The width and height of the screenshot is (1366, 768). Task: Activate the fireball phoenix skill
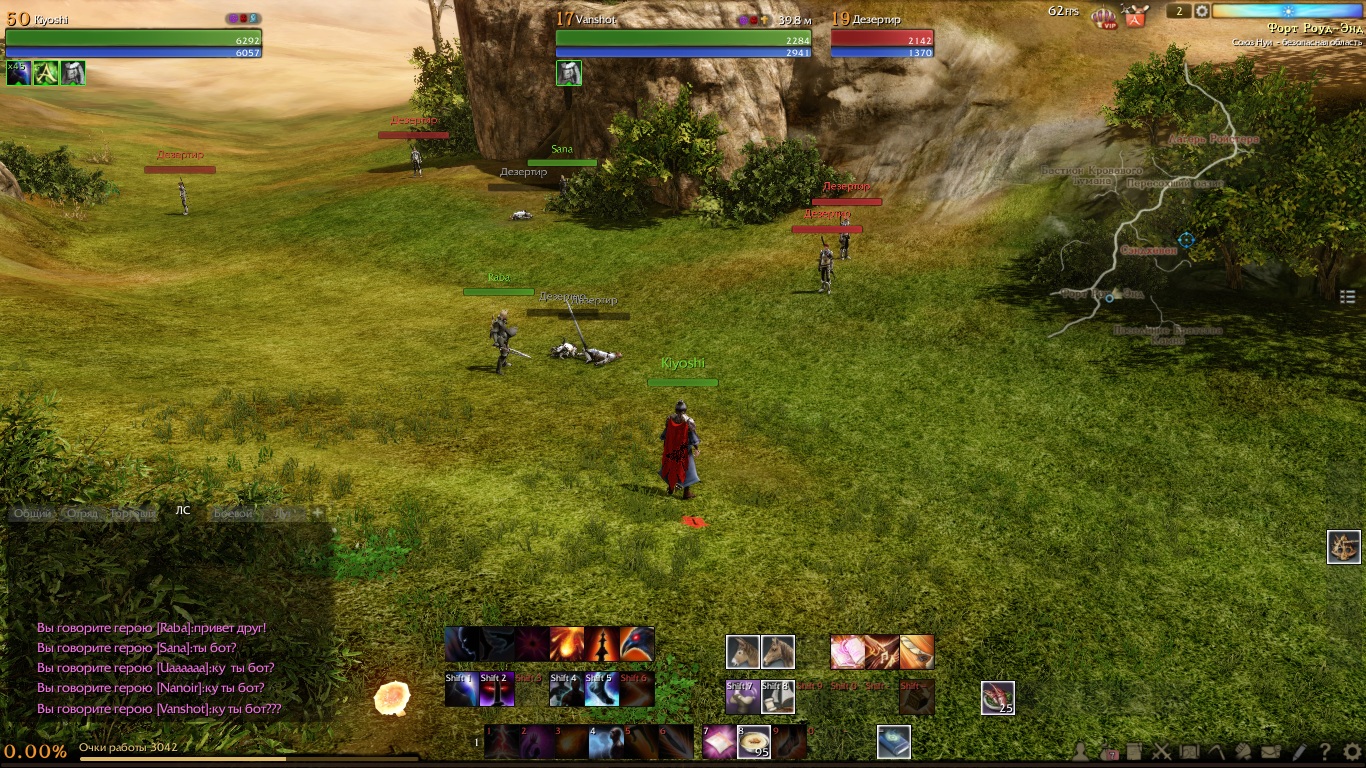click(568, 644)
